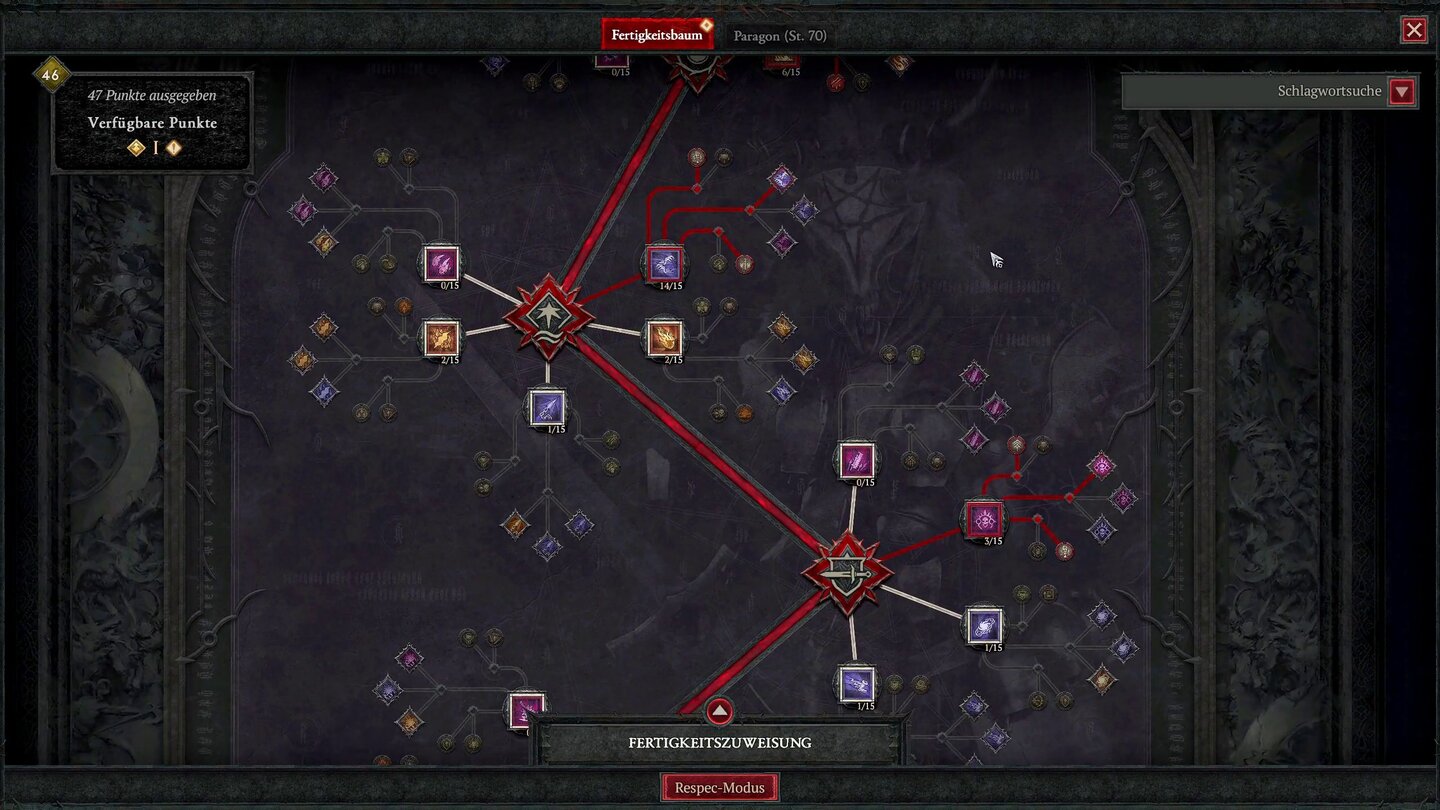
Task: Click the red star cluster emblem
Action: [548, 313]
